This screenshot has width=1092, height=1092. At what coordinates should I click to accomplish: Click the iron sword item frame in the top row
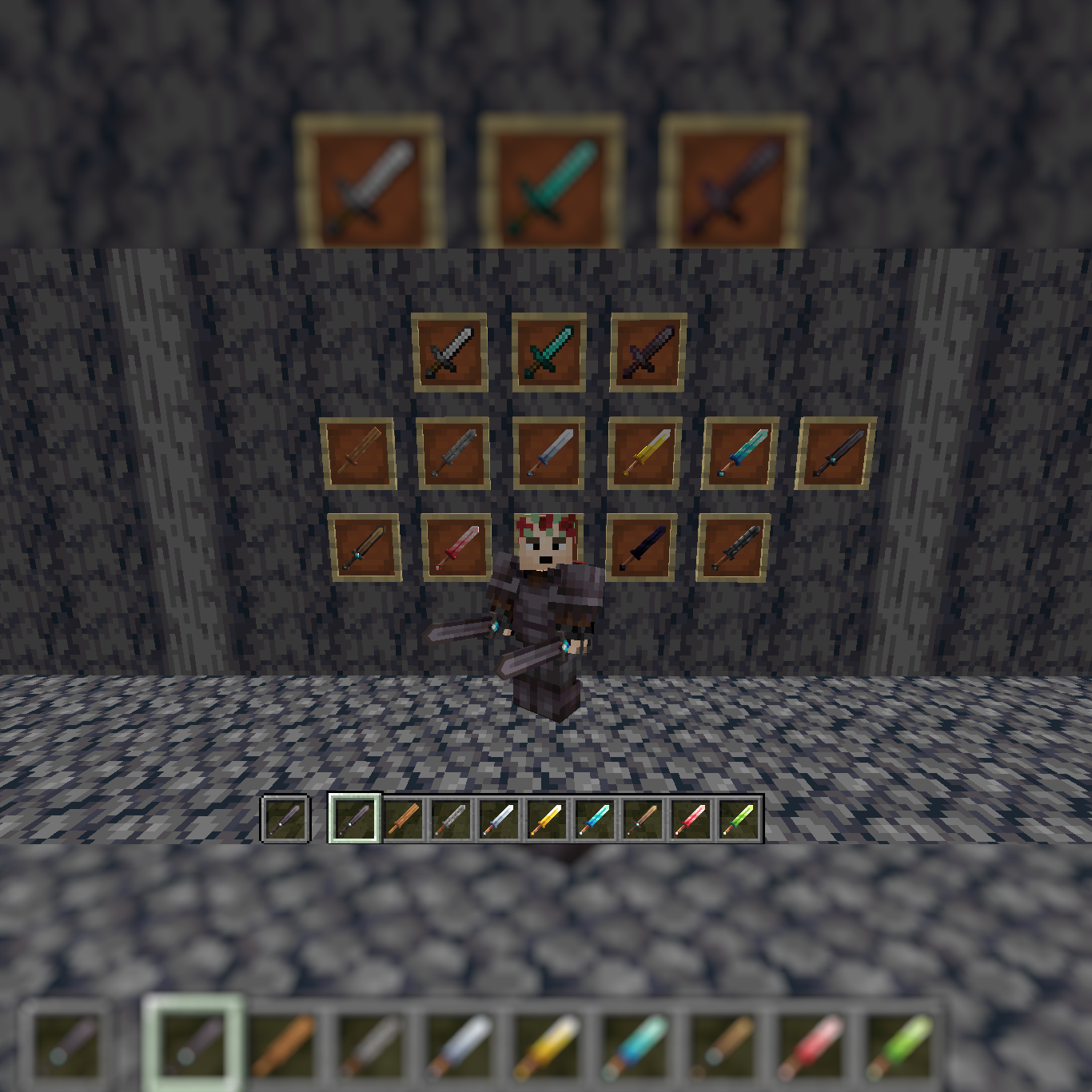click(x=450, y=352)
